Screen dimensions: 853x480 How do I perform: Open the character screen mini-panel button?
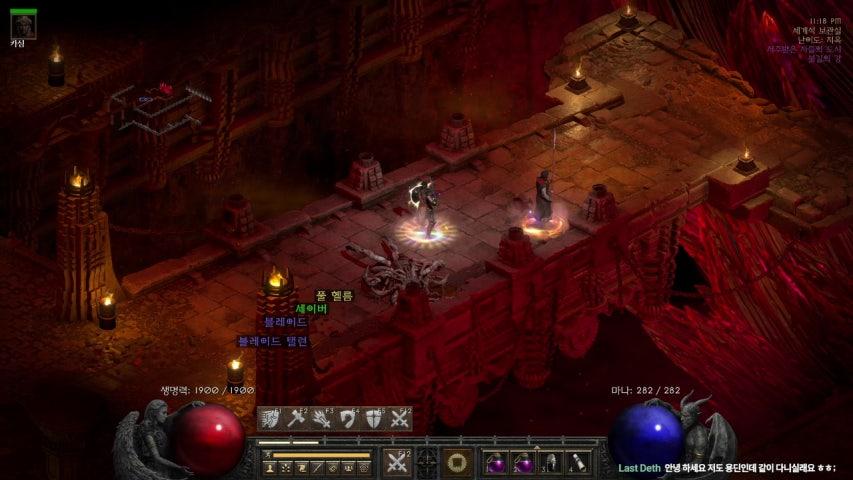[x=270, y=467]
